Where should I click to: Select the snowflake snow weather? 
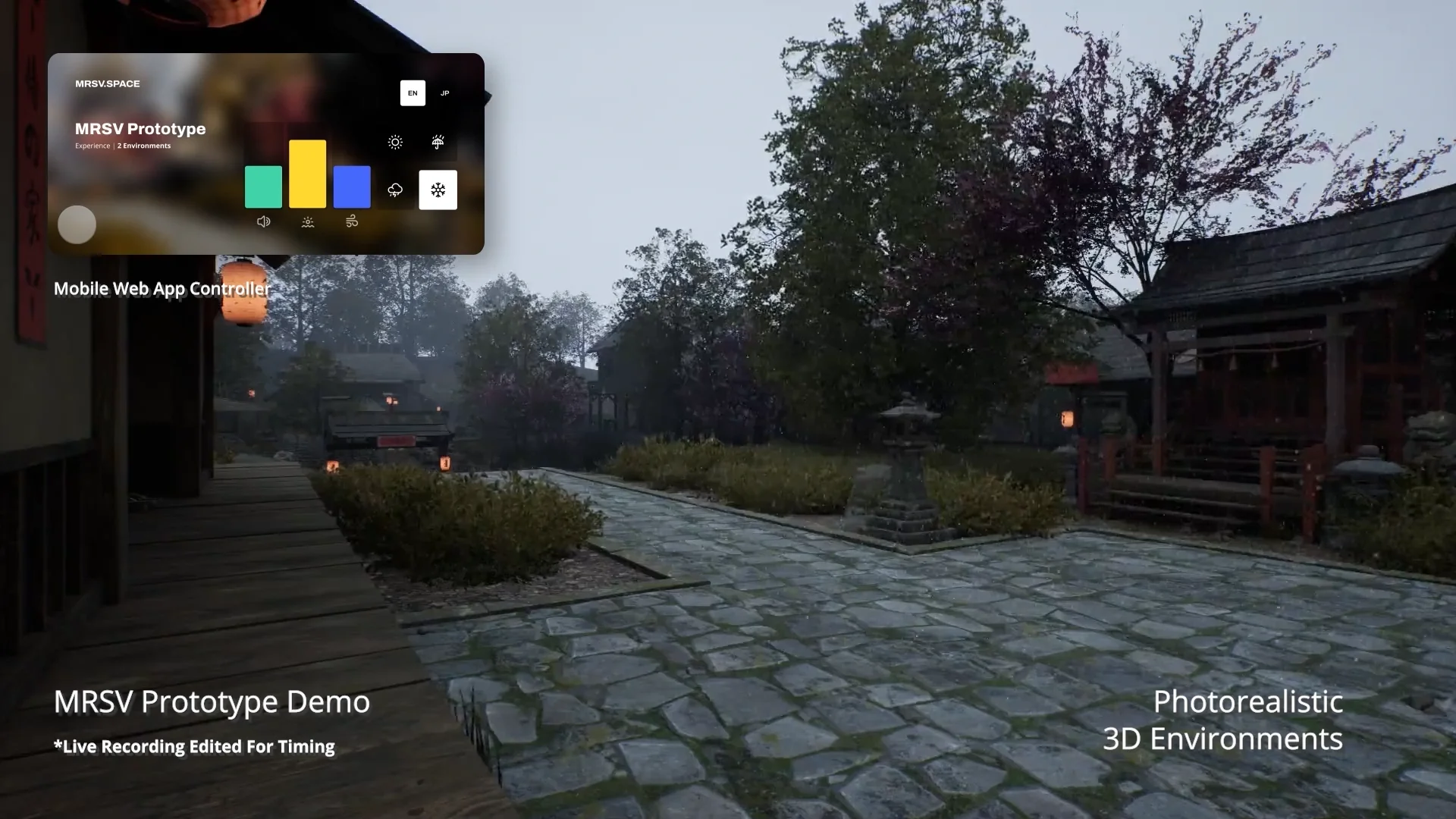tap(438, 190)
